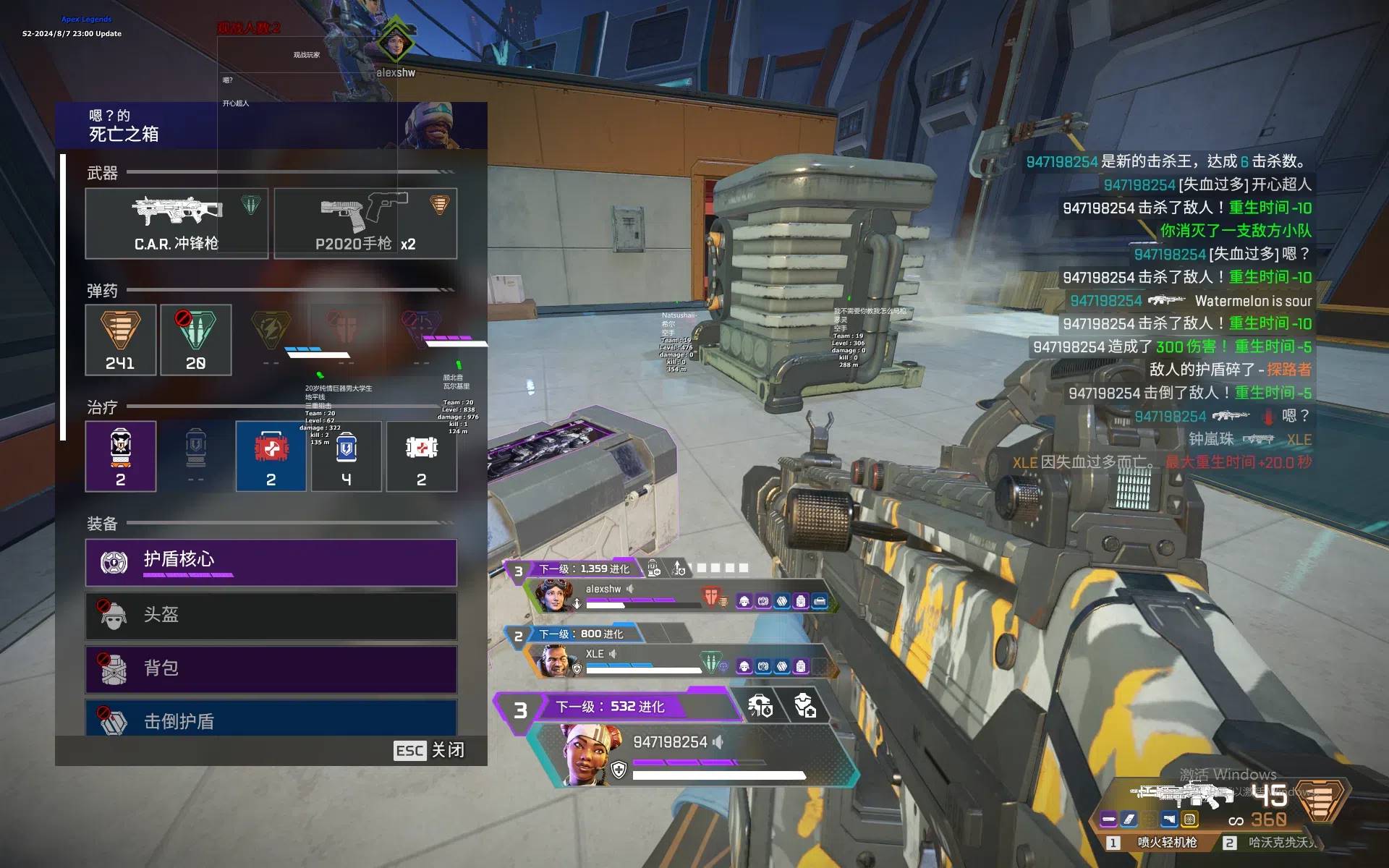Select the purple 护盾核心 shield core row
This screenshot has width=1389, height=868.
(x=271, y=562)
